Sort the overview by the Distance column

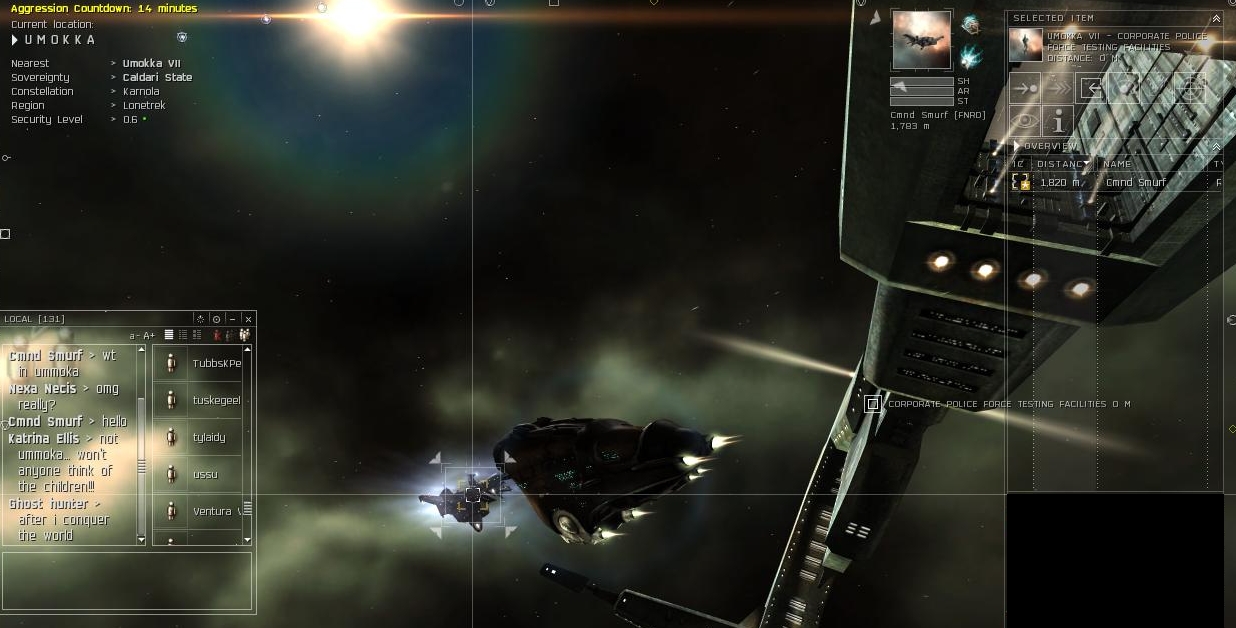tap(1062, 164)
